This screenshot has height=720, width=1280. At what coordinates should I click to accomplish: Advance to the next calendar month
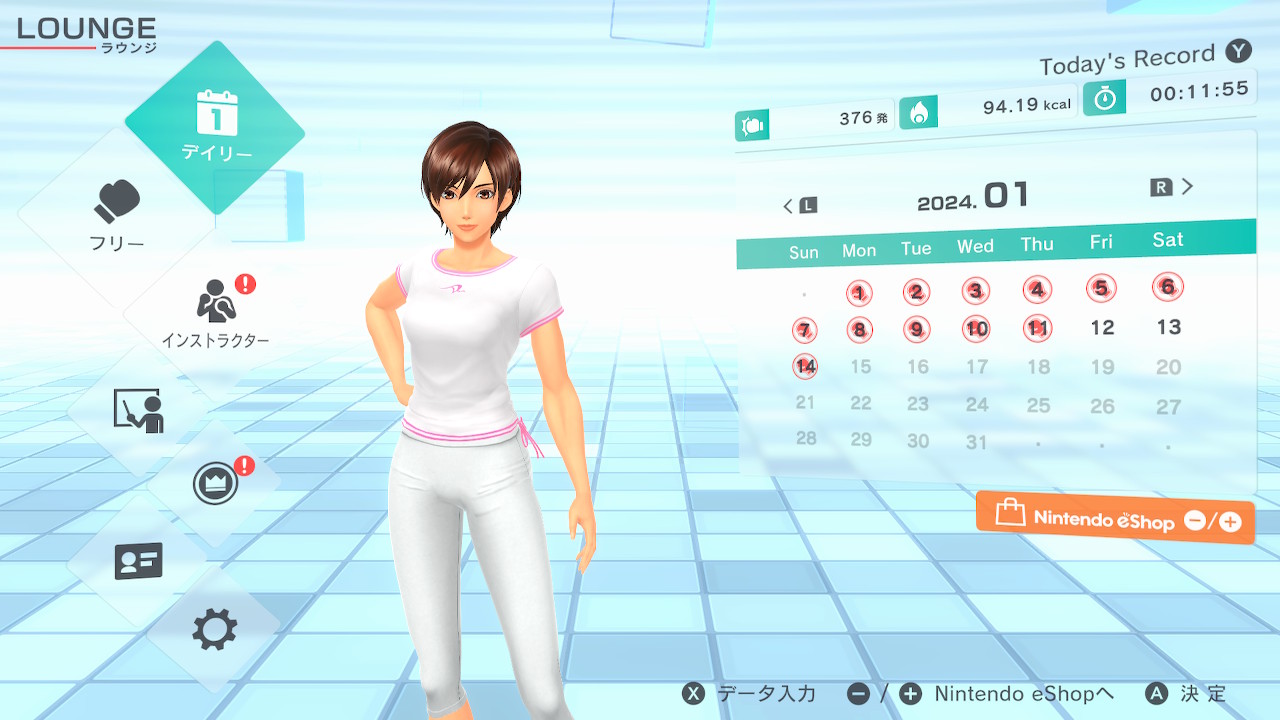(x=1174, y=187)
